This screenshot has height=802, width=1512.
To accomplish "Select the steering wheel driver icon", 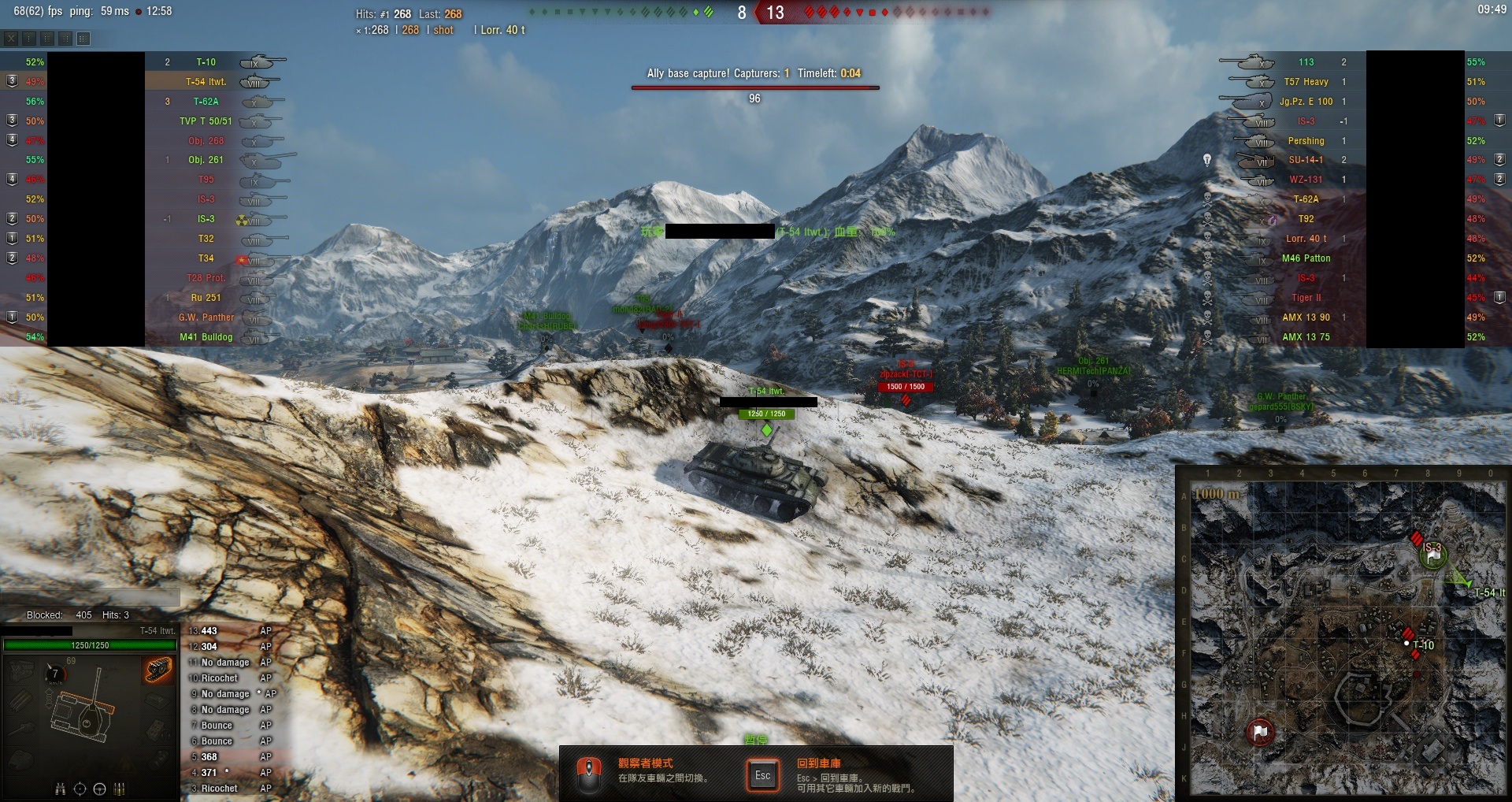I will 99,789.
